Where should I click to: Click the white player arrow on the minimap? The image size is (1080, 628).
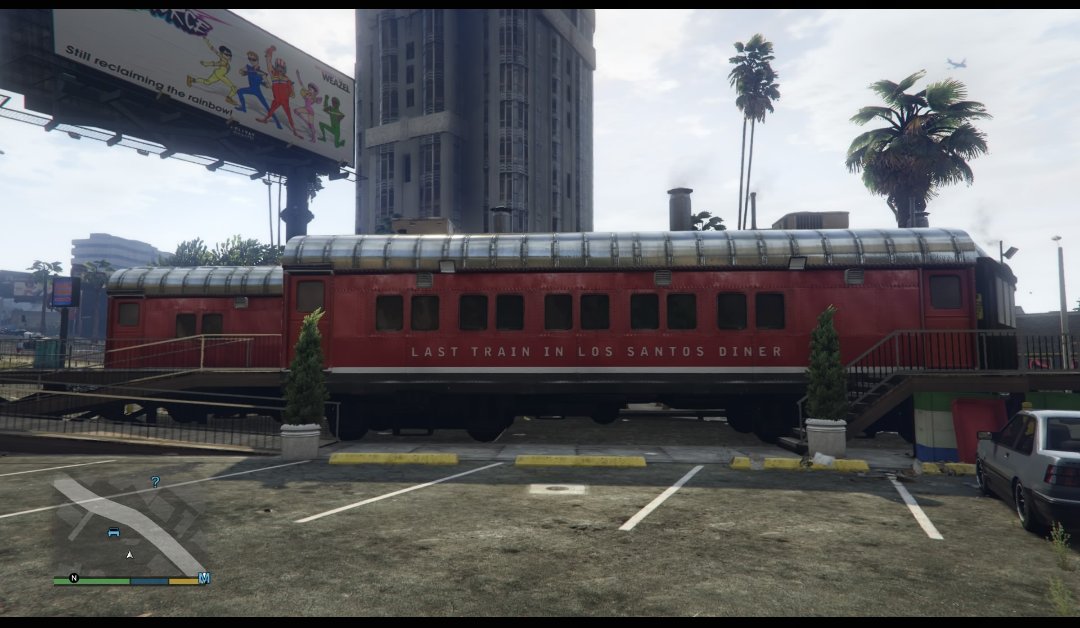pyautogui.click(x=129, y=553)
